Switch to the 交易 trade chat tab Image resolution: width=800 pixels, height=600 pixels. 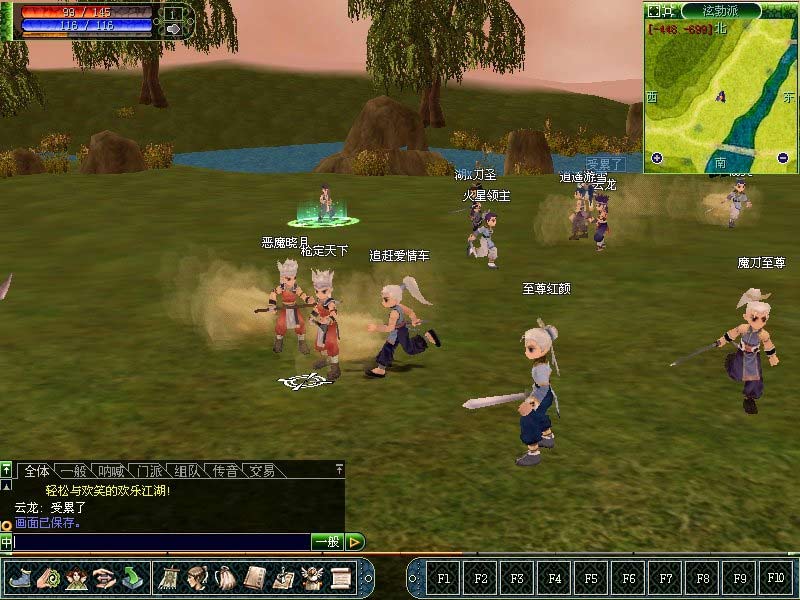pyautogui.click(x=262, y=470)
